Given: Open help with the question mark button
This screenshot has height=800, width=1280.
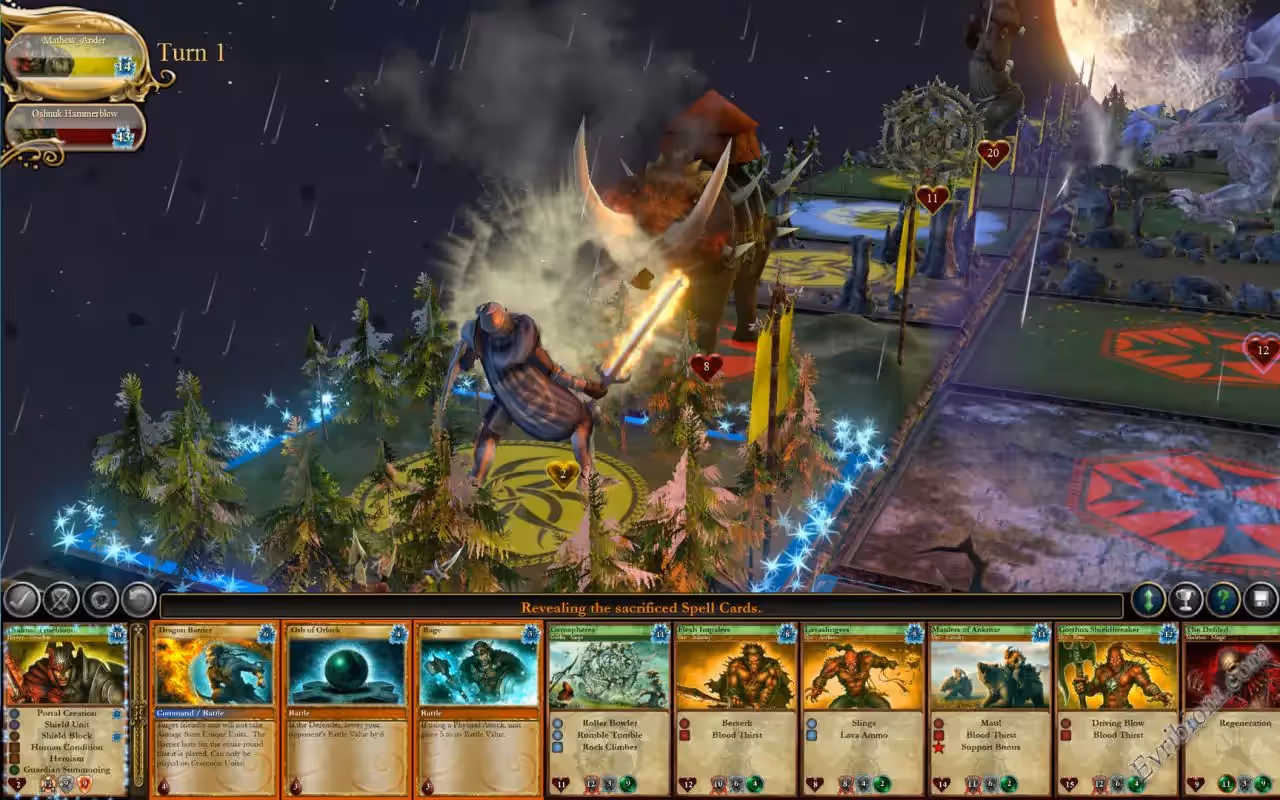Looking at the screenshot, I should (x=1223, y=600).
